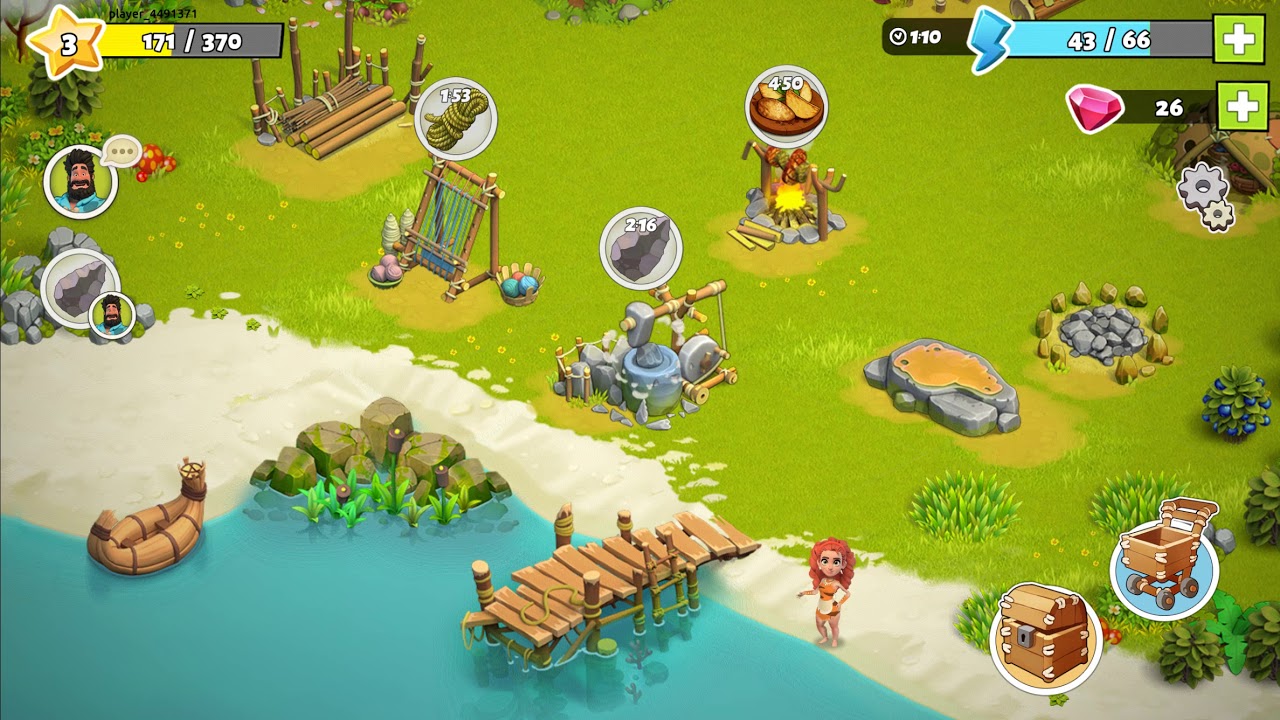Open the wooden treasure chest storage

(x=1045, y=636)
